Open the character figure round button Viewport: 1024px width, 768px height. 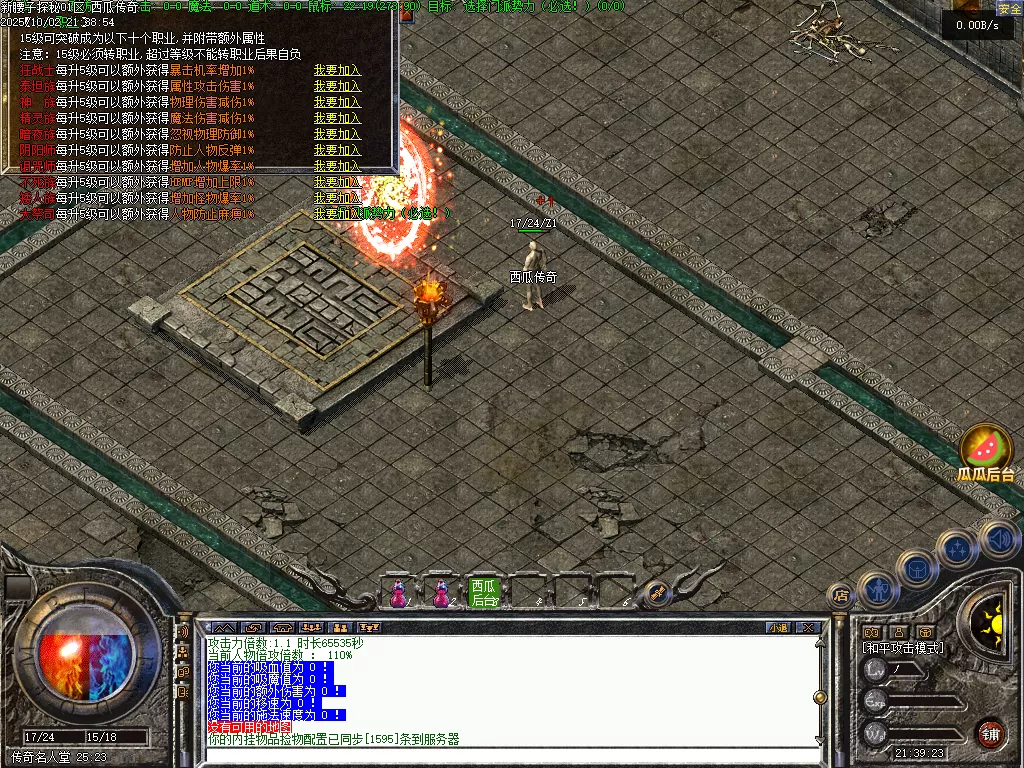877,590
